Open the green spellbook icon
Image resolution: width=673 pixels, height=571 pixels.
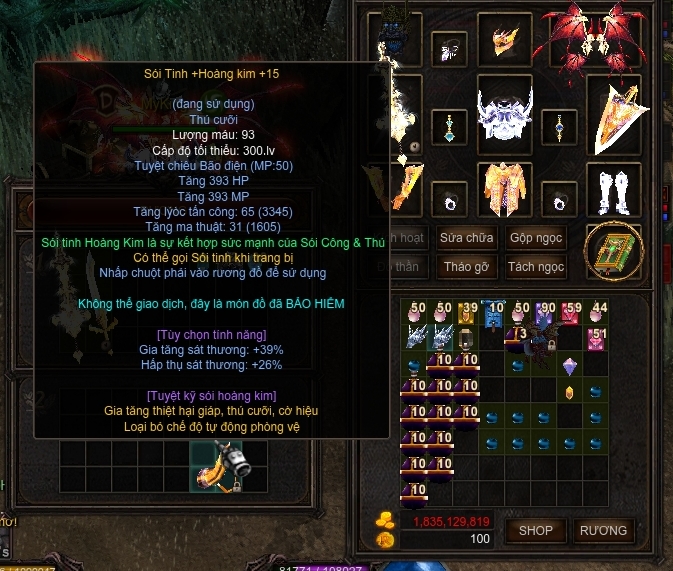click(x=612, y=251)
